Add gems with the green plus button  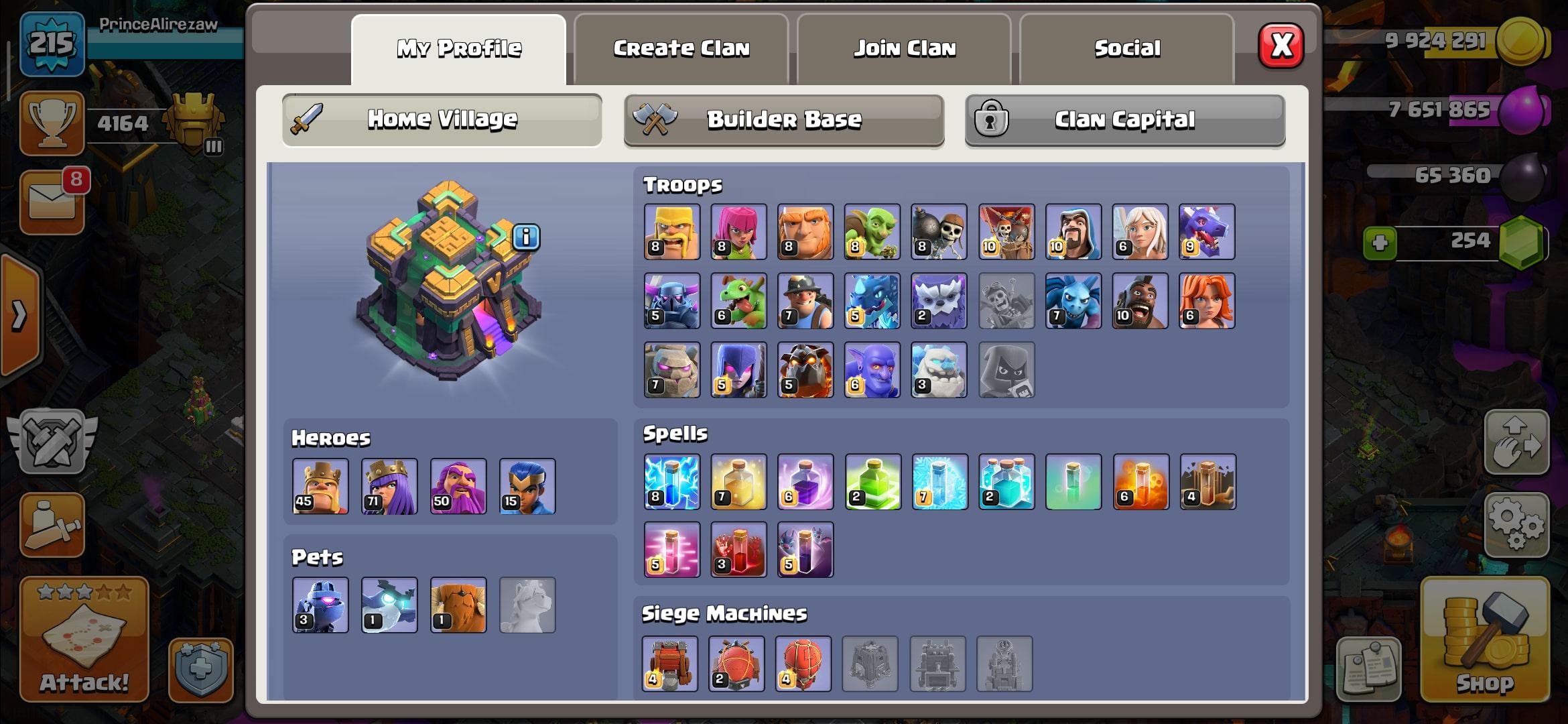pos(1380,242)
